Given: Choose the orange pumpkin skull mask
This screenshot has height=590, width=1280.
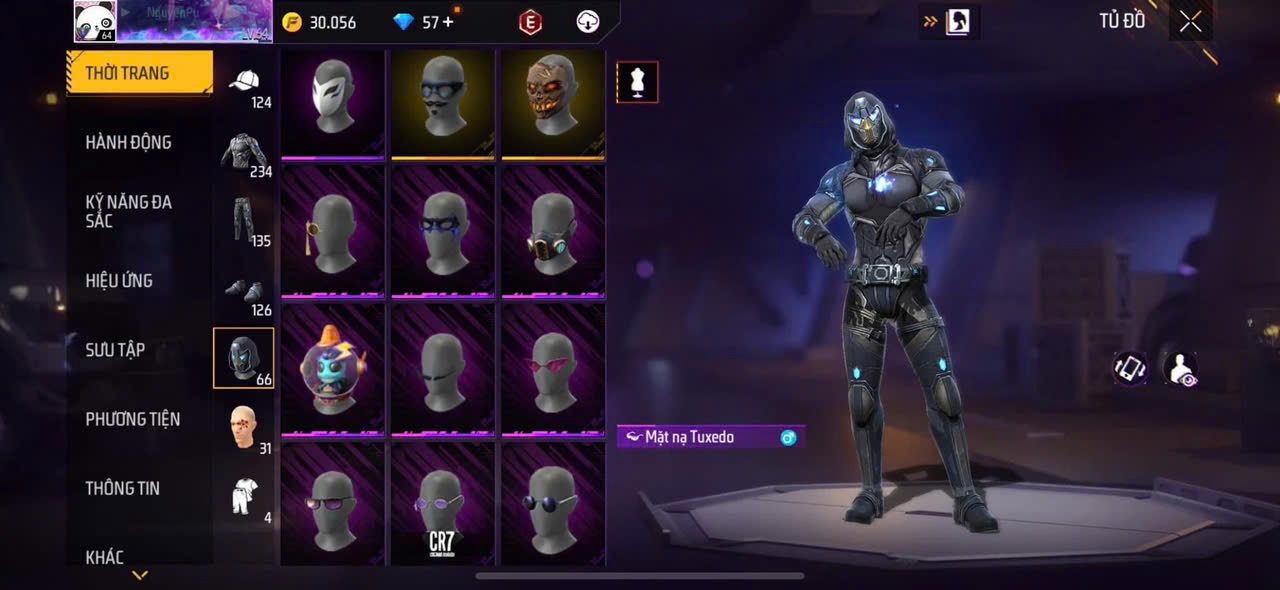Looking at the screenshot, I should [553, 102].
